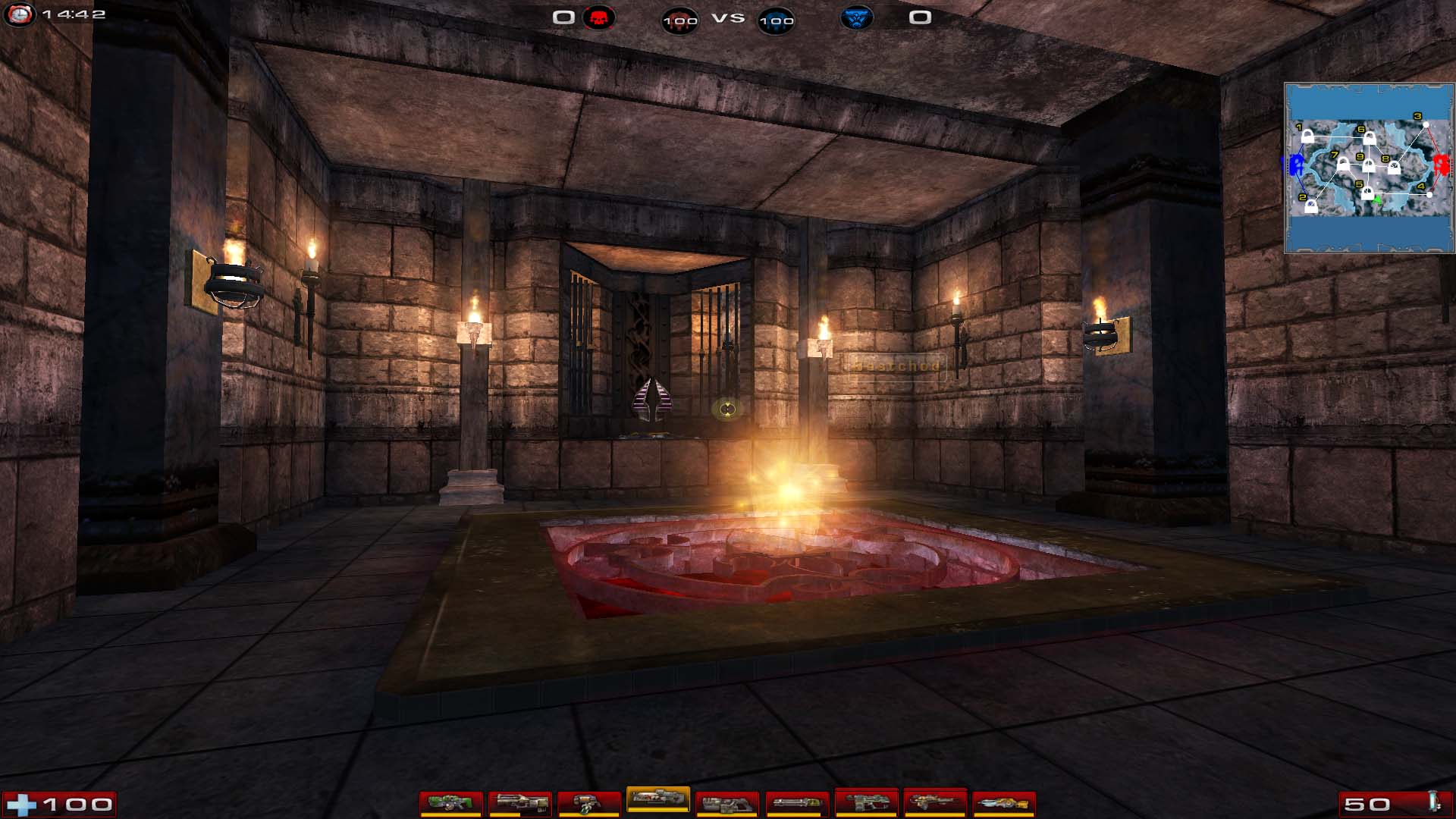Select node 1 on the minimap
Screen dimensions: 1456x819
click(x=1307, y=136)
